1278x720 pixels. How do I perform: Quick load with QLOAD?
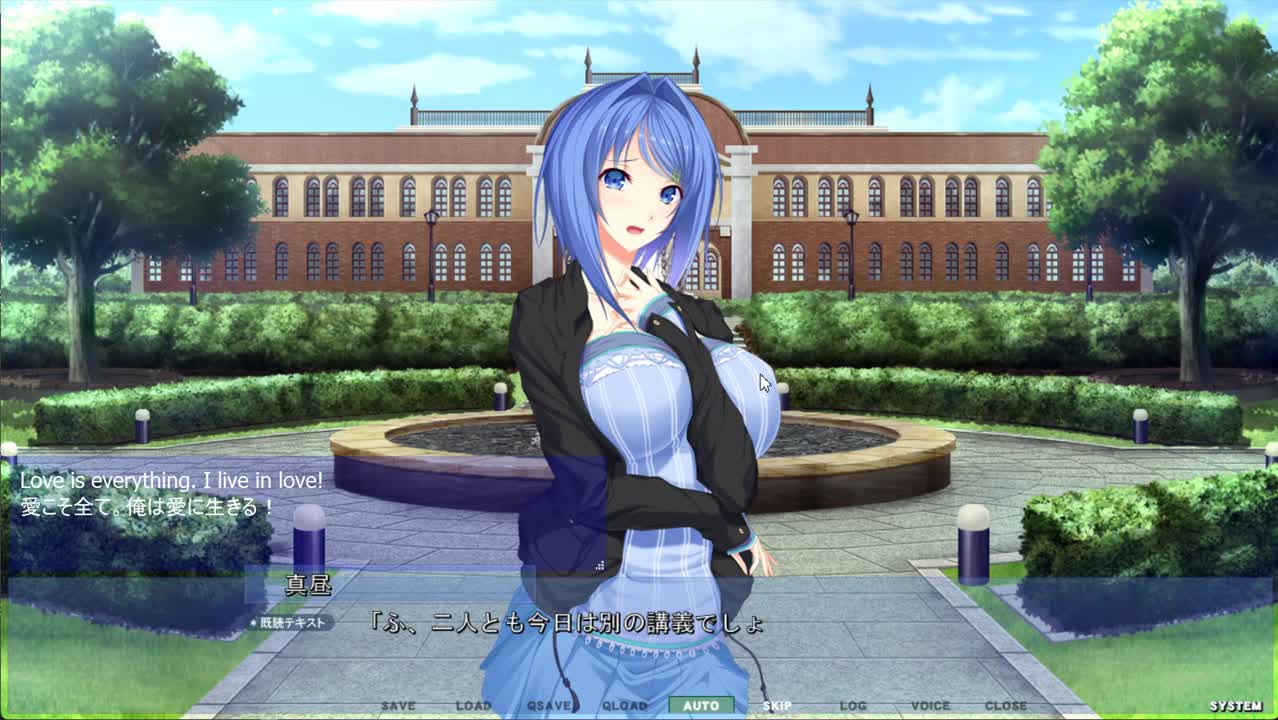[x=625, y=706]
